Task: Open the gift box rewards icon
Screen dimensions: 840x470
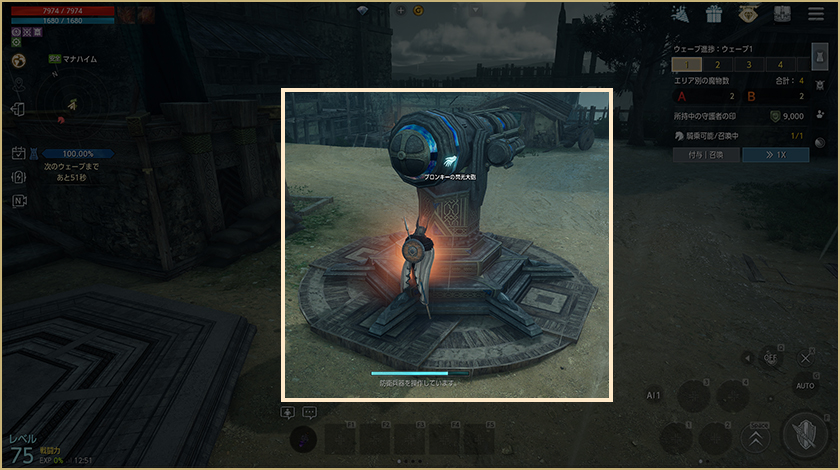Action: click(714, 14)
